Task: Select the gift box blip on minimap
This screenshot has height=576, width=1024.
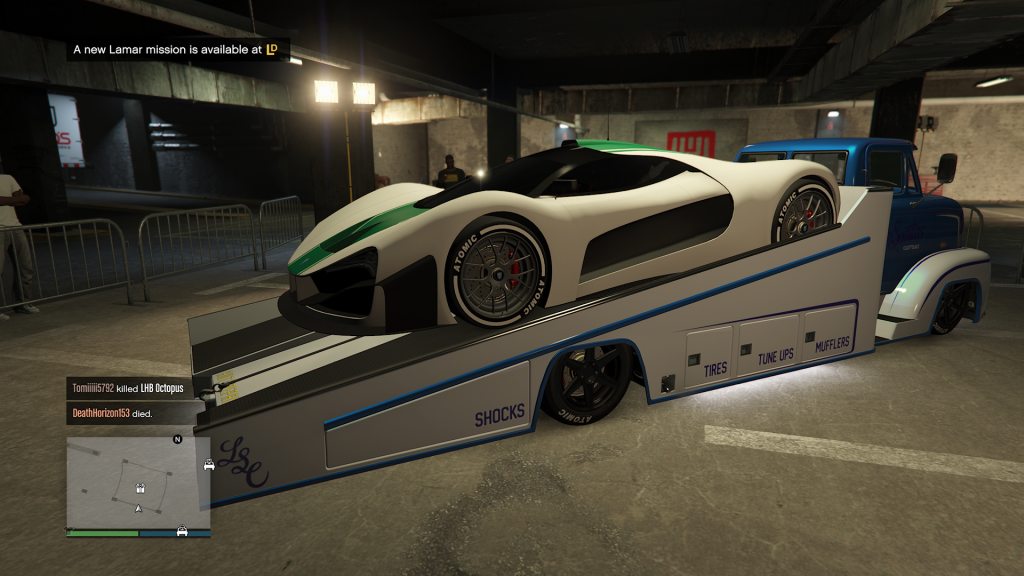Action: point(141,489)
